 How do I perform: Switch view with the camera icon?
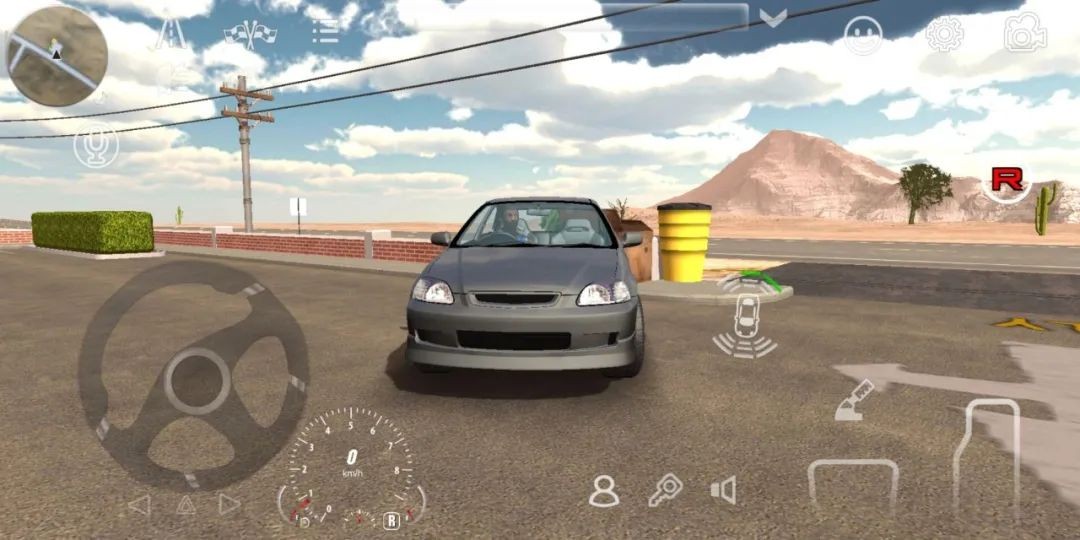click(x=1025, y=33)
